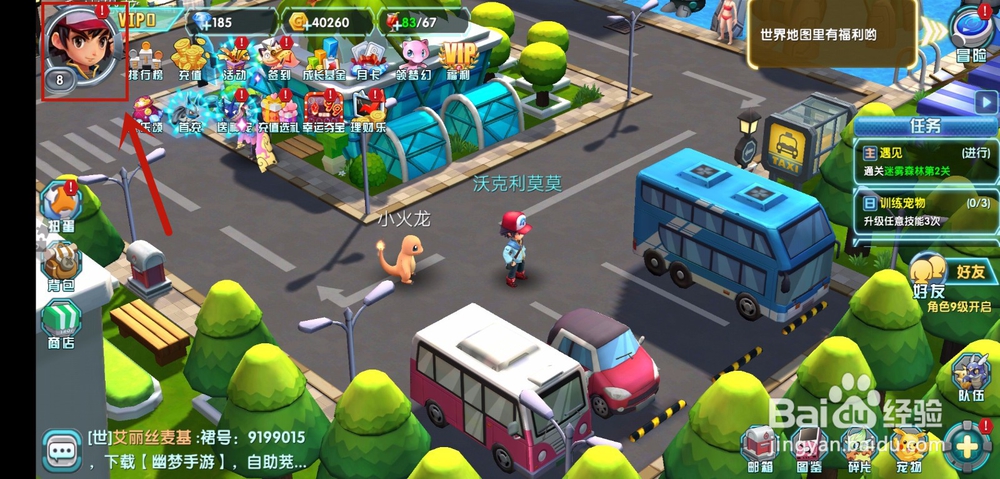Open the 排行榜 leaderboard
Image resolution: width=1000 pixels, height=479 pixels.
(x=147, y=58)
